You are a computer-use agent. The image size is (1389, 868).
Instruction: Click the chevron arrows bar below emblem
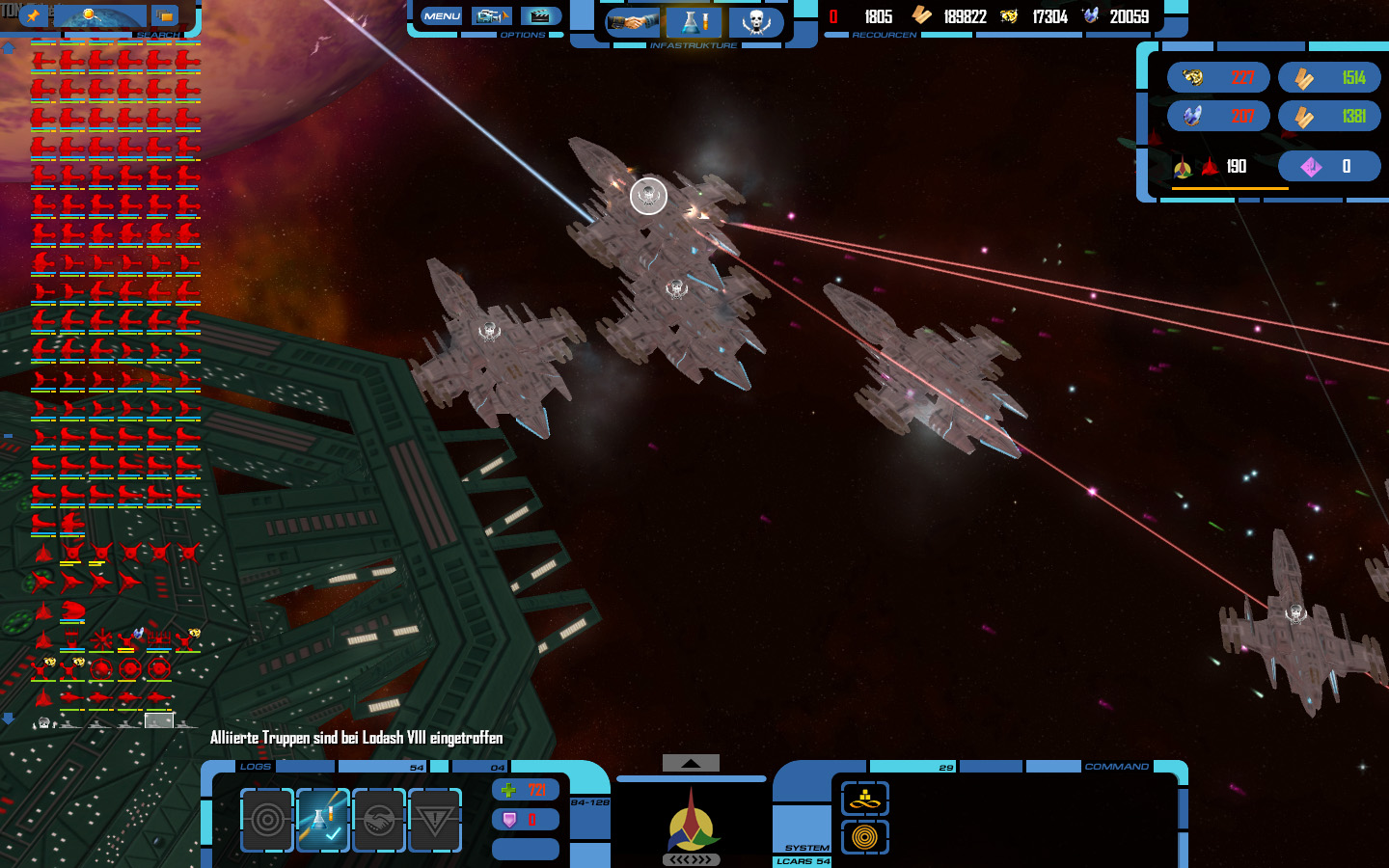coord(691,859)
